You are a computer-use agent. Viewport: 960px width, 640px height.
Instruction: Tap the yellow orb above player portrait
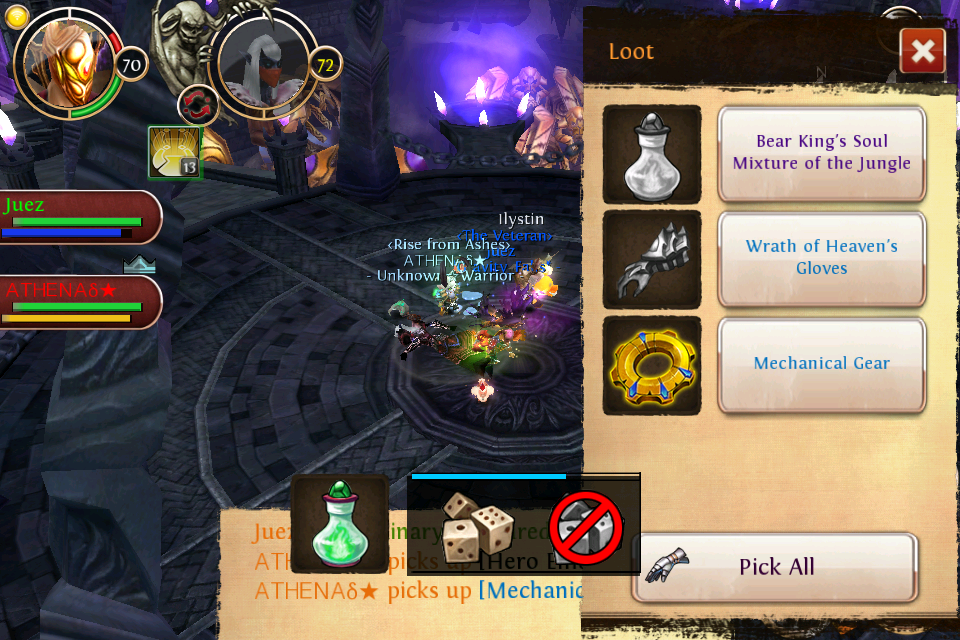pos(17,16)
